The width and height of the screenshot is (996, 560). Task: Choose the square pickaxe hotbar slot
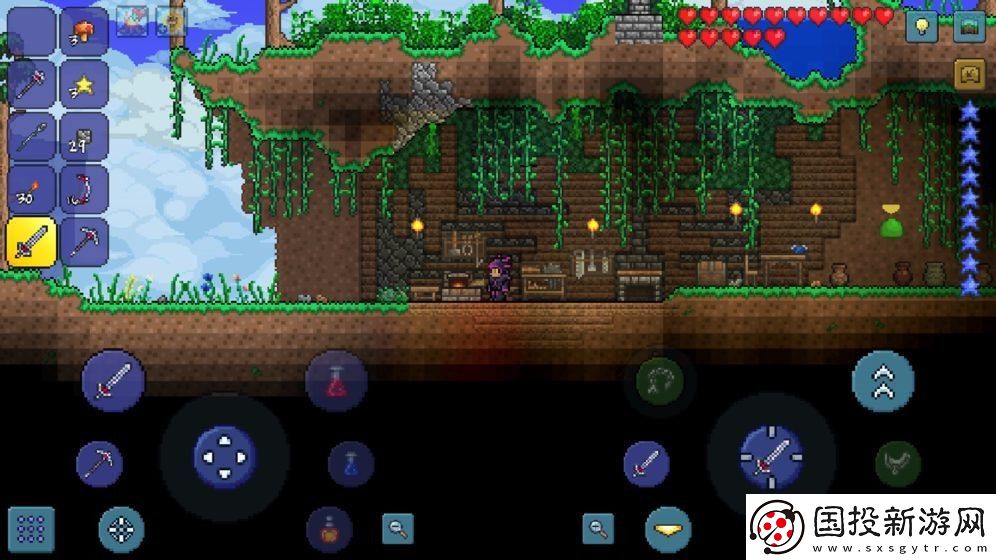[84, 242]
